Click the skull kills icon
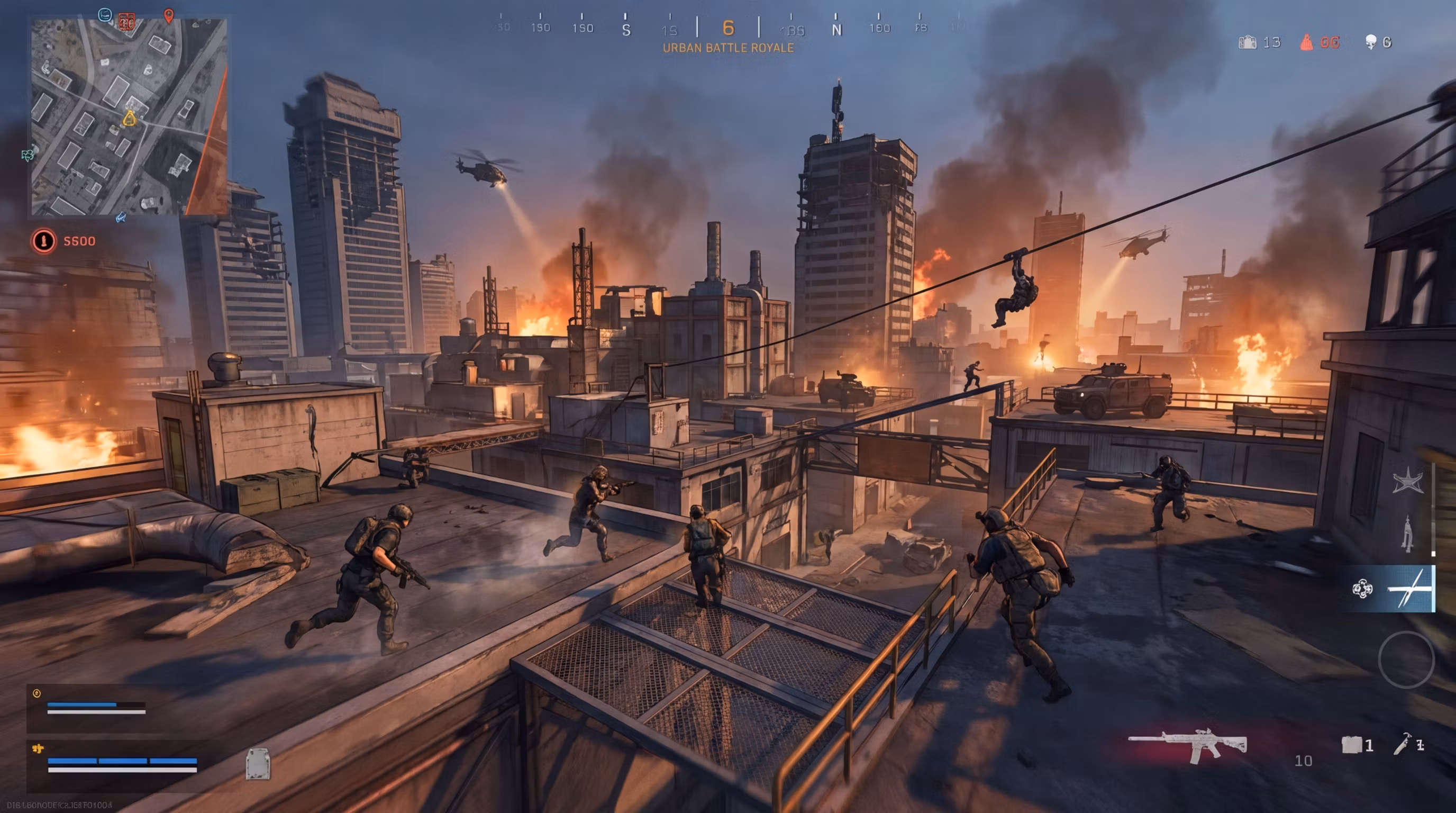Screen dimensions: 1456x813 click(x=1371, y=42)
